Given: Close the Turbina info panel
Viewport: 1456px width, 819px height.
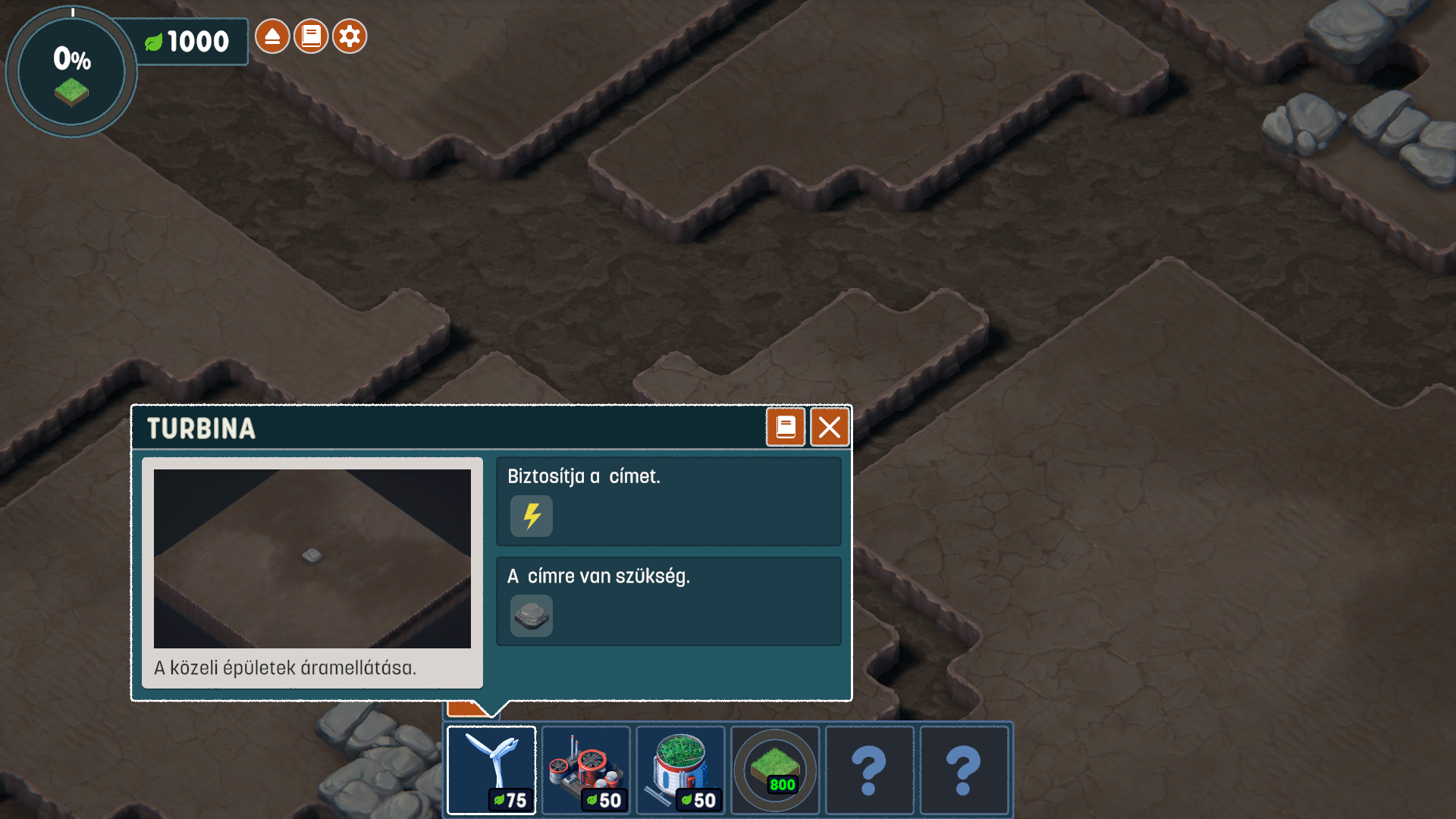Looking at the screenshot, I should tap(829, 428).
